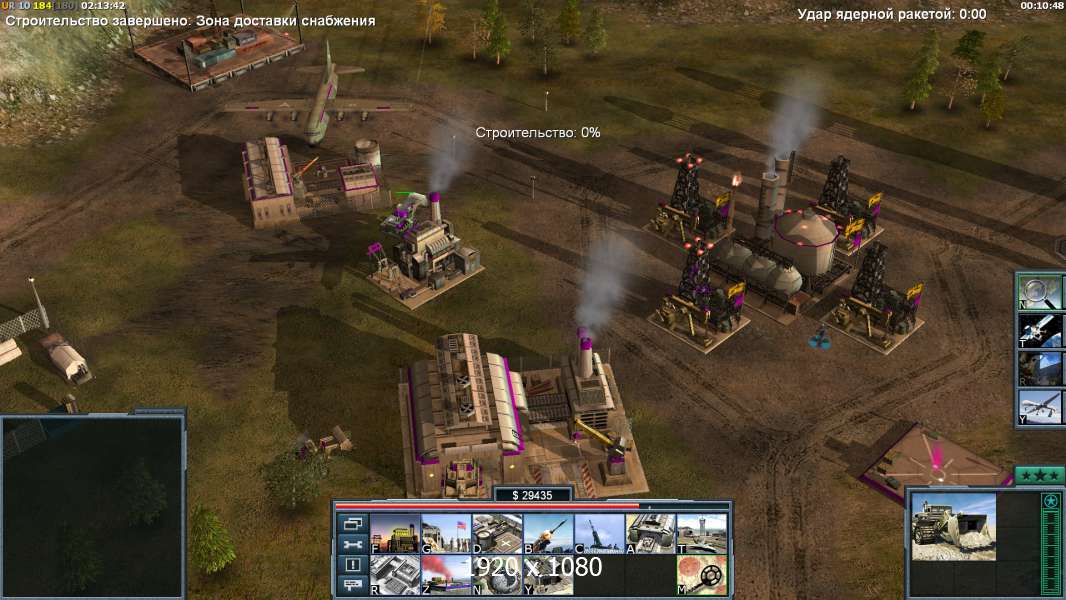Click the exclamation mark button
This screenshot has height=600, width=1066.
352,565
